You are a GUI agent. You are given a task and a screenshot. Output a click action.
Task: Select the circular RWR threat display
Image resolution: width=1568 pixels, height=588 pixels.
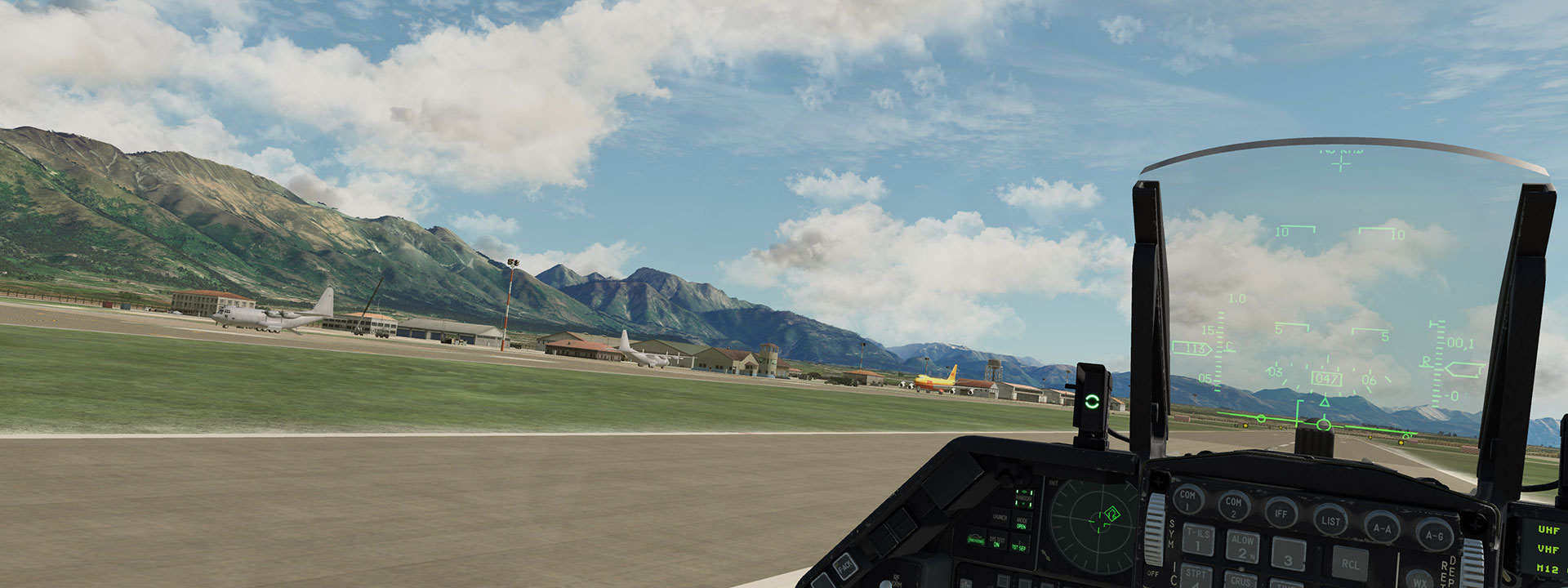click(1095, 523)
